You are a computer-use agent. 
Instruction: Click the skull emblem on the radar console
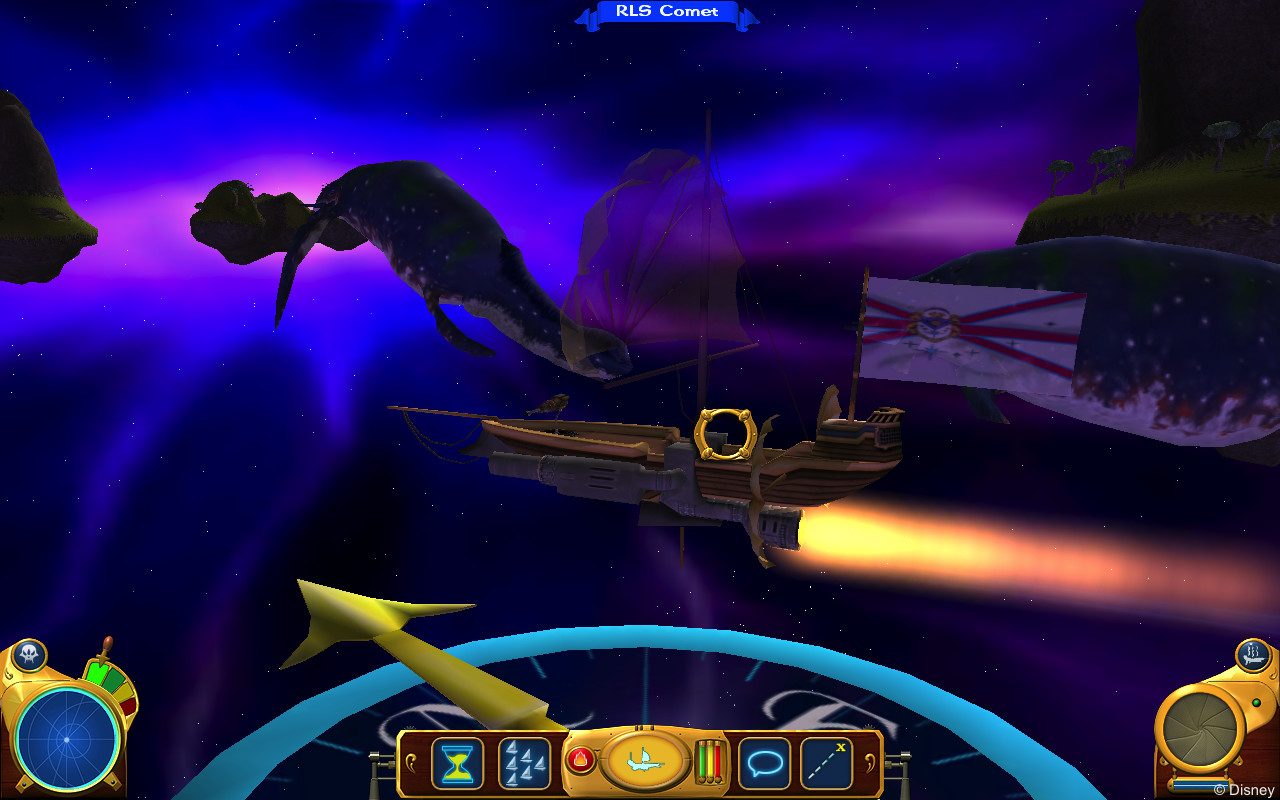coord(29,653)
